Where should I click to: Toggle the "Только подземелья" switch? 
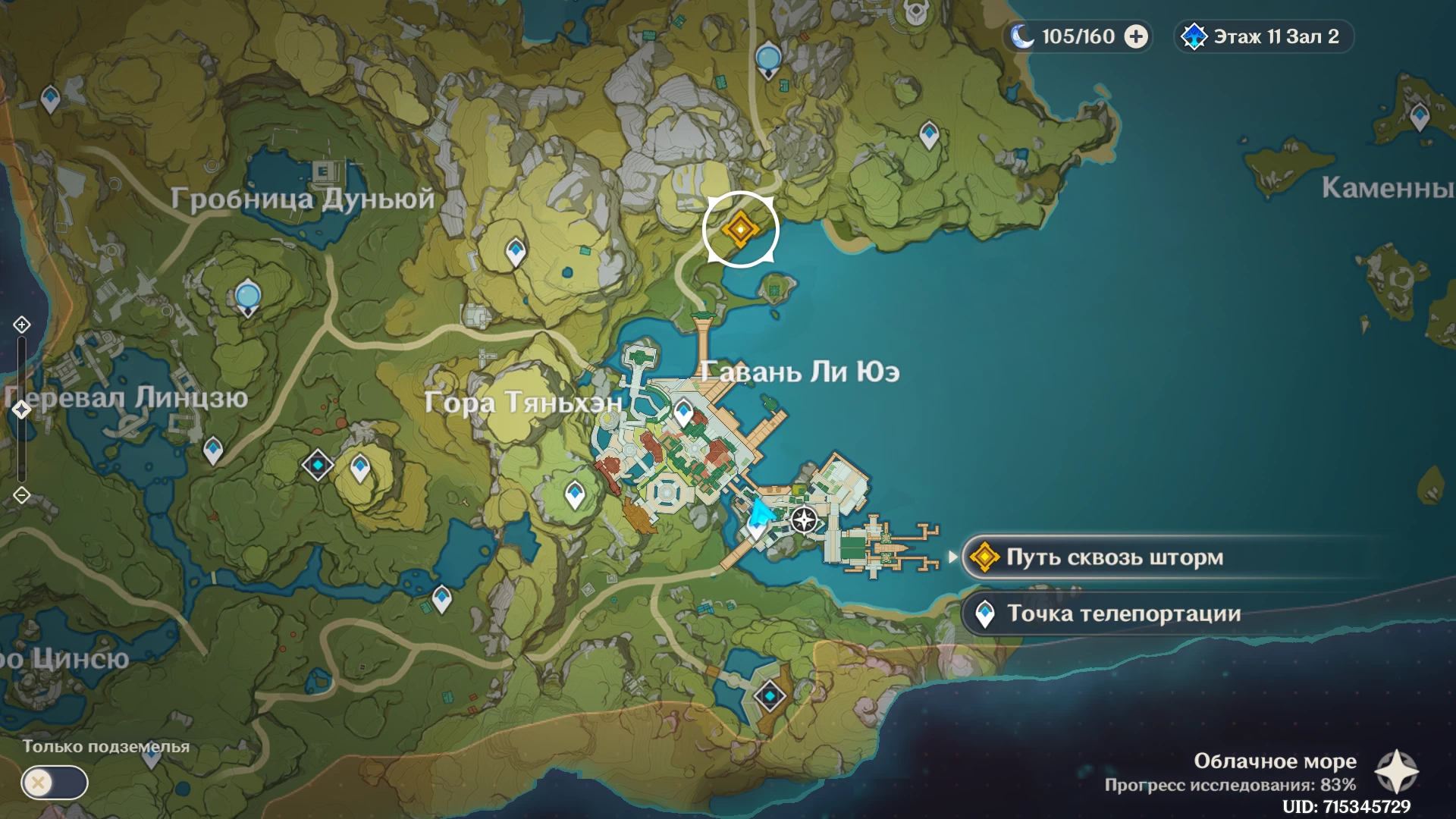point(55,782)
